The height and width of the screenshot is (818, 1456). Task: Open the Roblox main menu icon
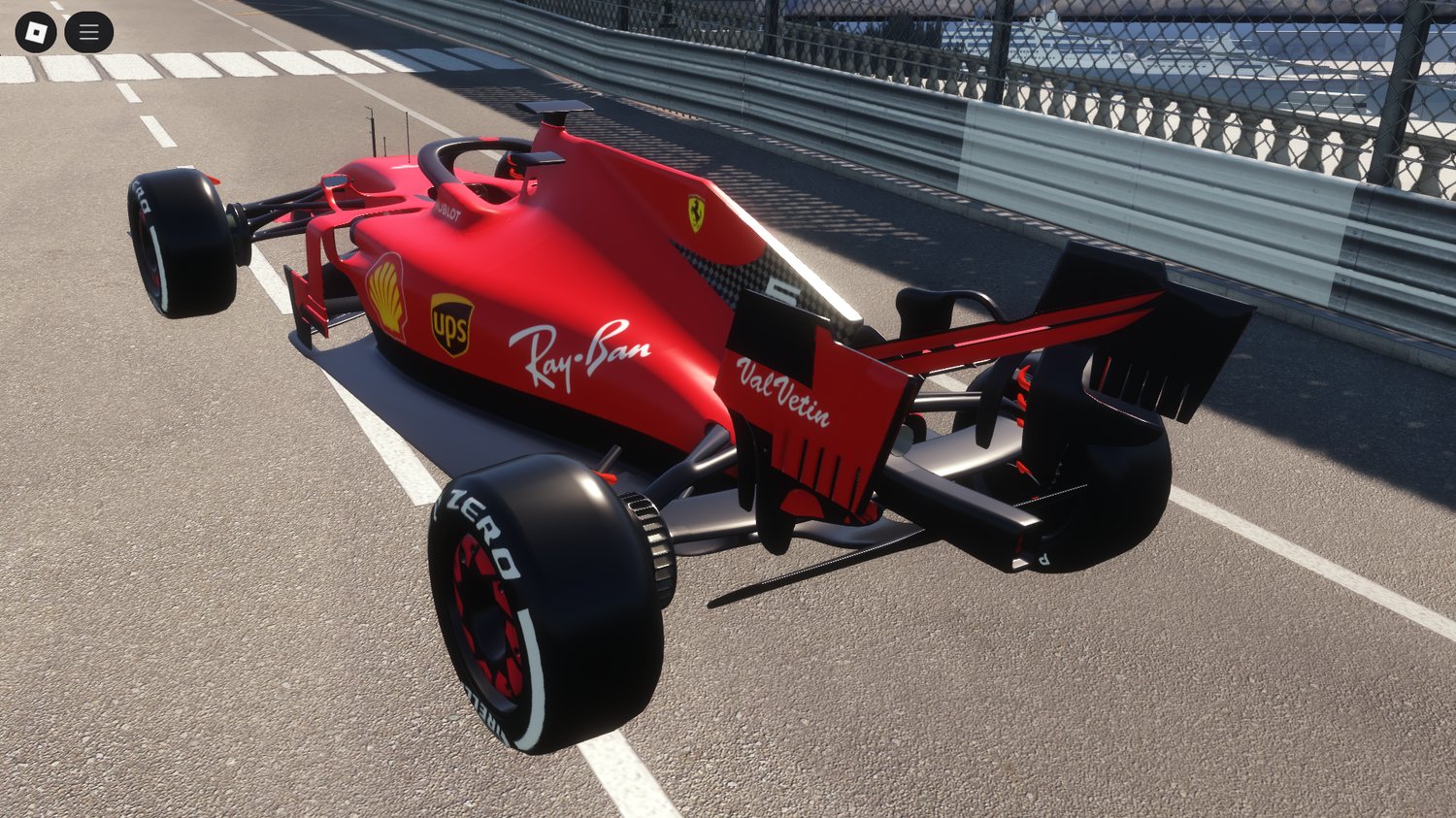tap(37, 30)
